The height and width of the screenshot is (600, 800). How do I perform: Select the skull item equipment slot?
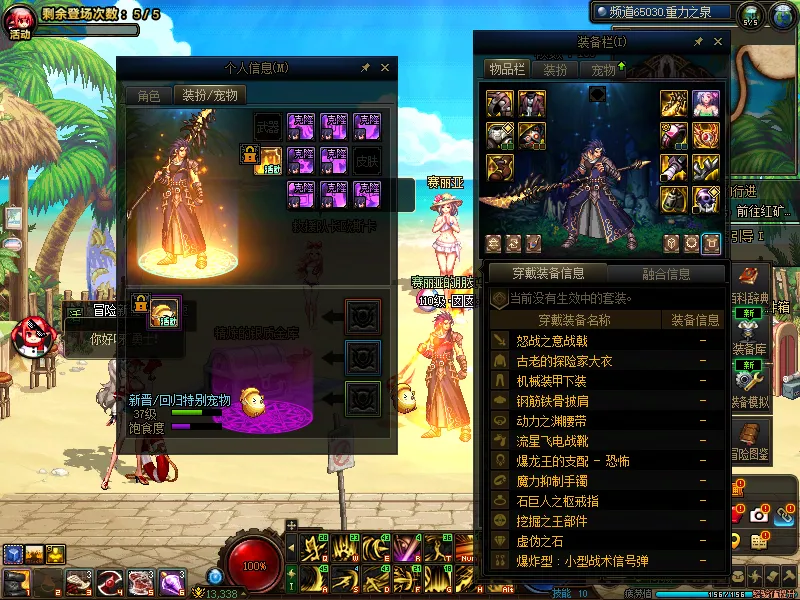coord(707,199)
